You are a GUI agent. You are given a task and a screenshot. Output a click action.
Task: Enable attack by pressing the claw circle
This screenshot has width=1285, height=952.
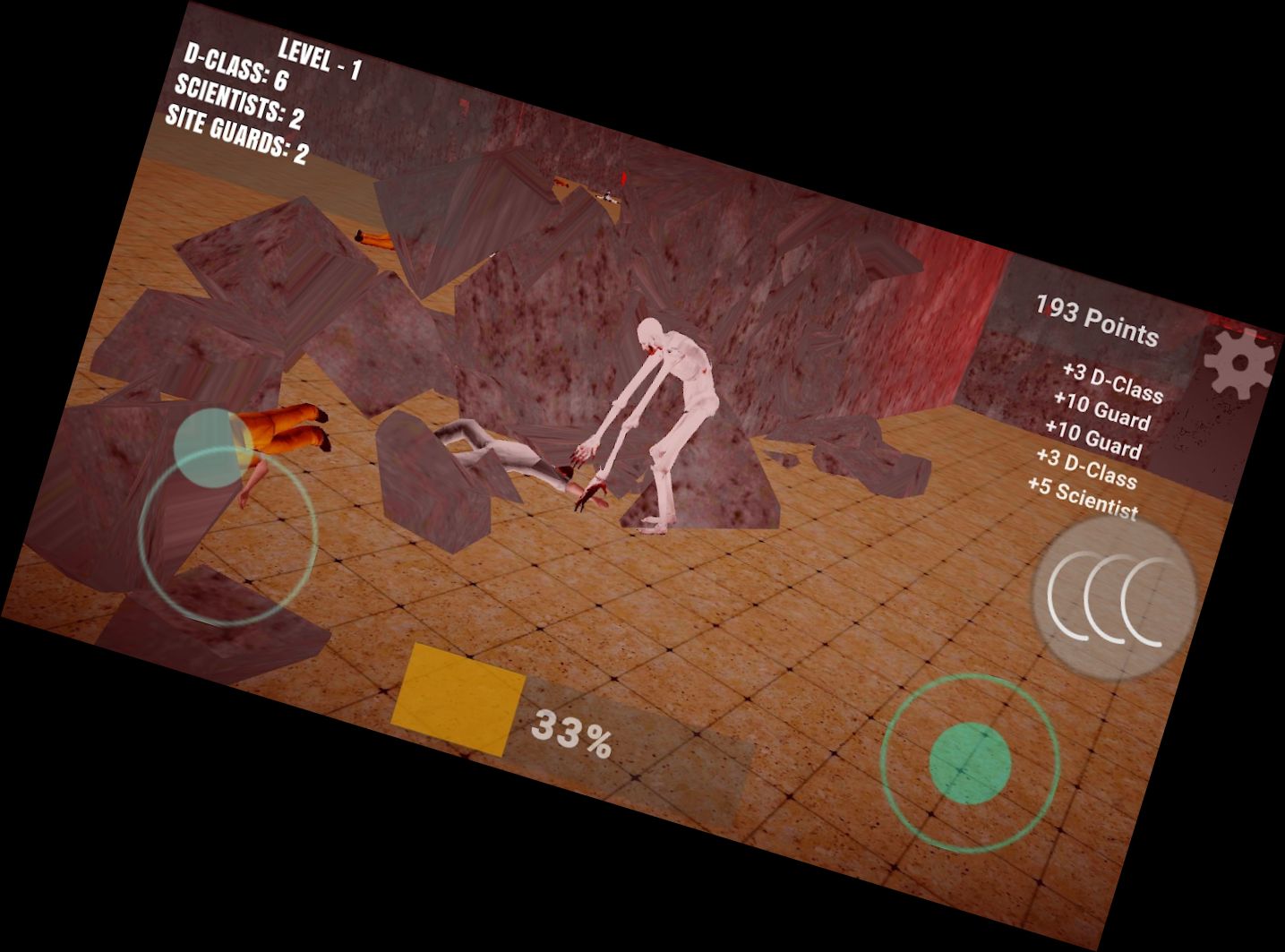pos(1113,598)
